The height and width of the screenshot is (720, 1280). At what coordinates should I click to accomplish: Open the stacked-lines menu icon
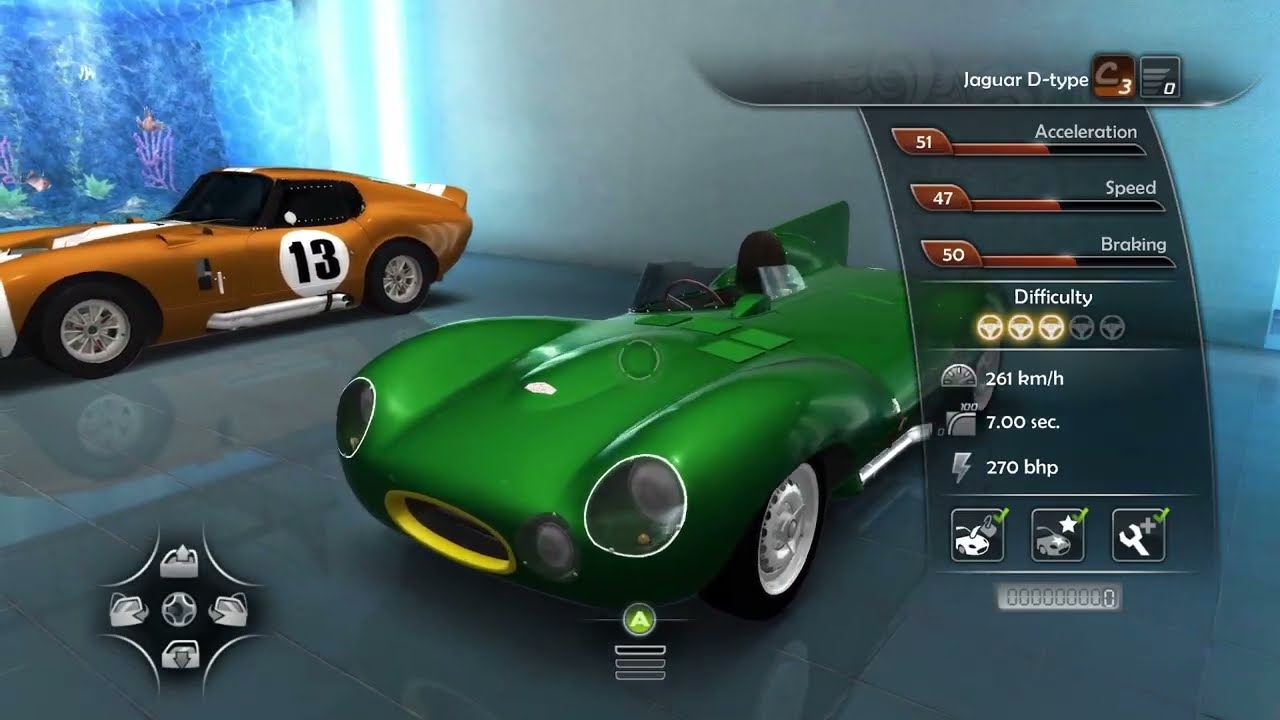(640, 663)
